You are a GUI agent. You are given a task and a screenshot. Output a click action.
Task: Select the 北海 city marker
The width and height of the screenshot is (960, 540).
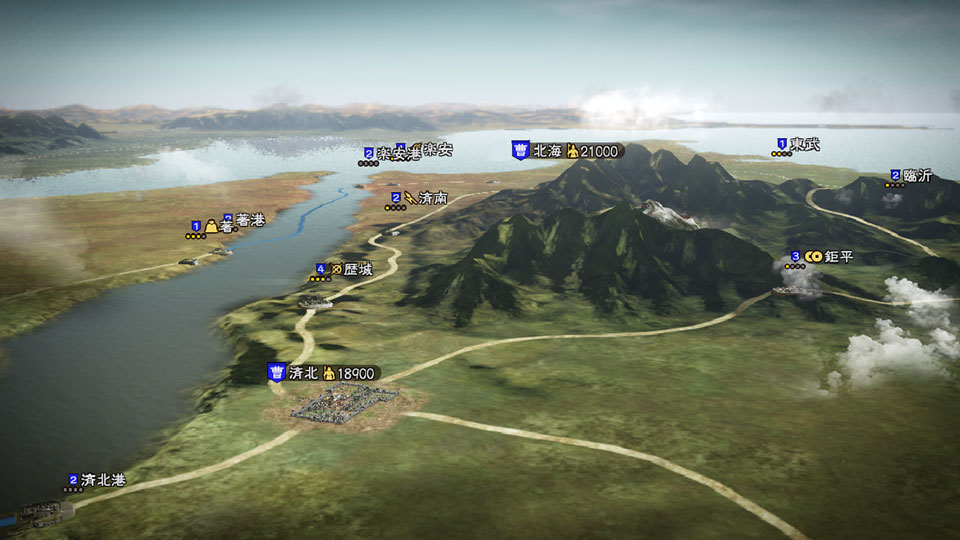pyautogui.click(x=521, y=150)
